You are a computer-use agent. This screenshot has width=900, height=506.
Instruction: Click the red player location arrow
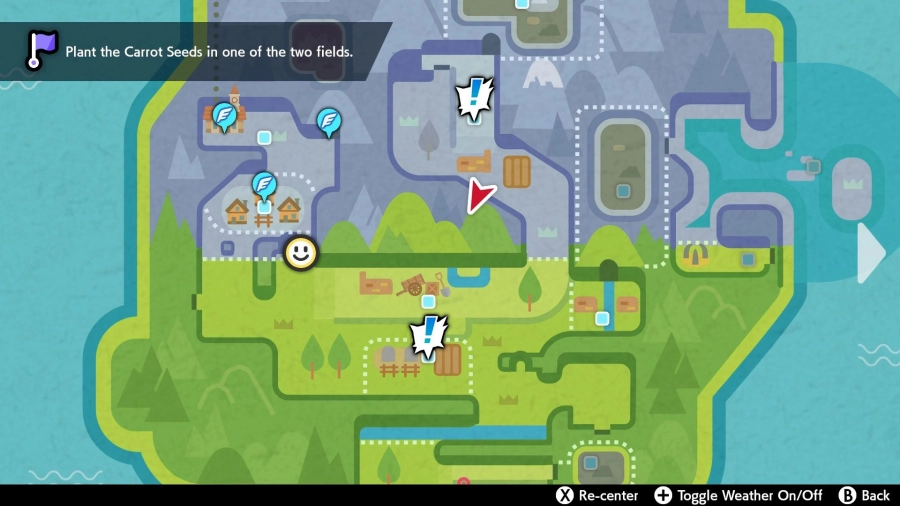coord(481,196)
